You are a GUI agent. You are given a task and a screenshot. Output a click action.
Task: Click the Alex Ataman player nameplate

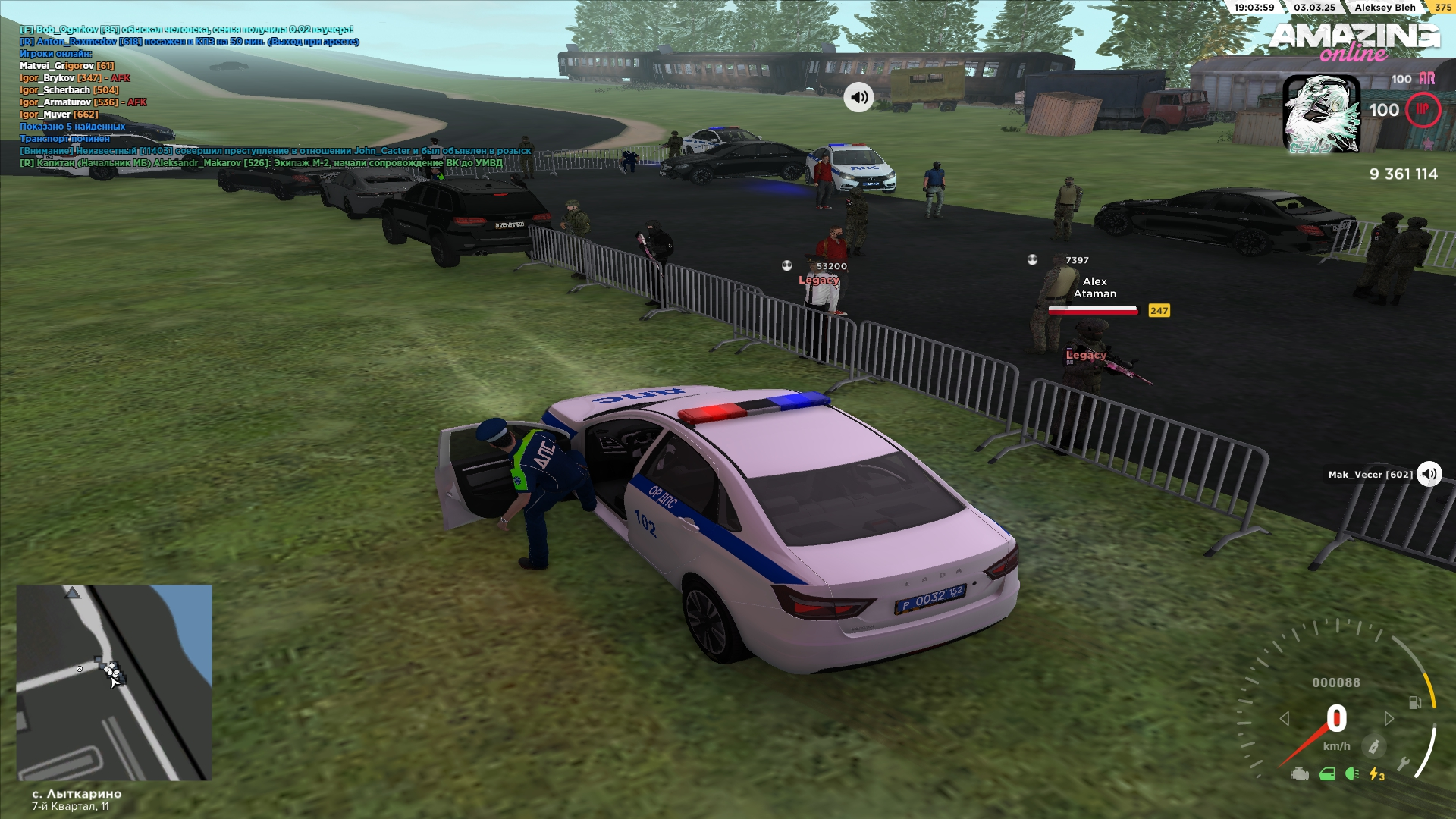pos(1094,287)
